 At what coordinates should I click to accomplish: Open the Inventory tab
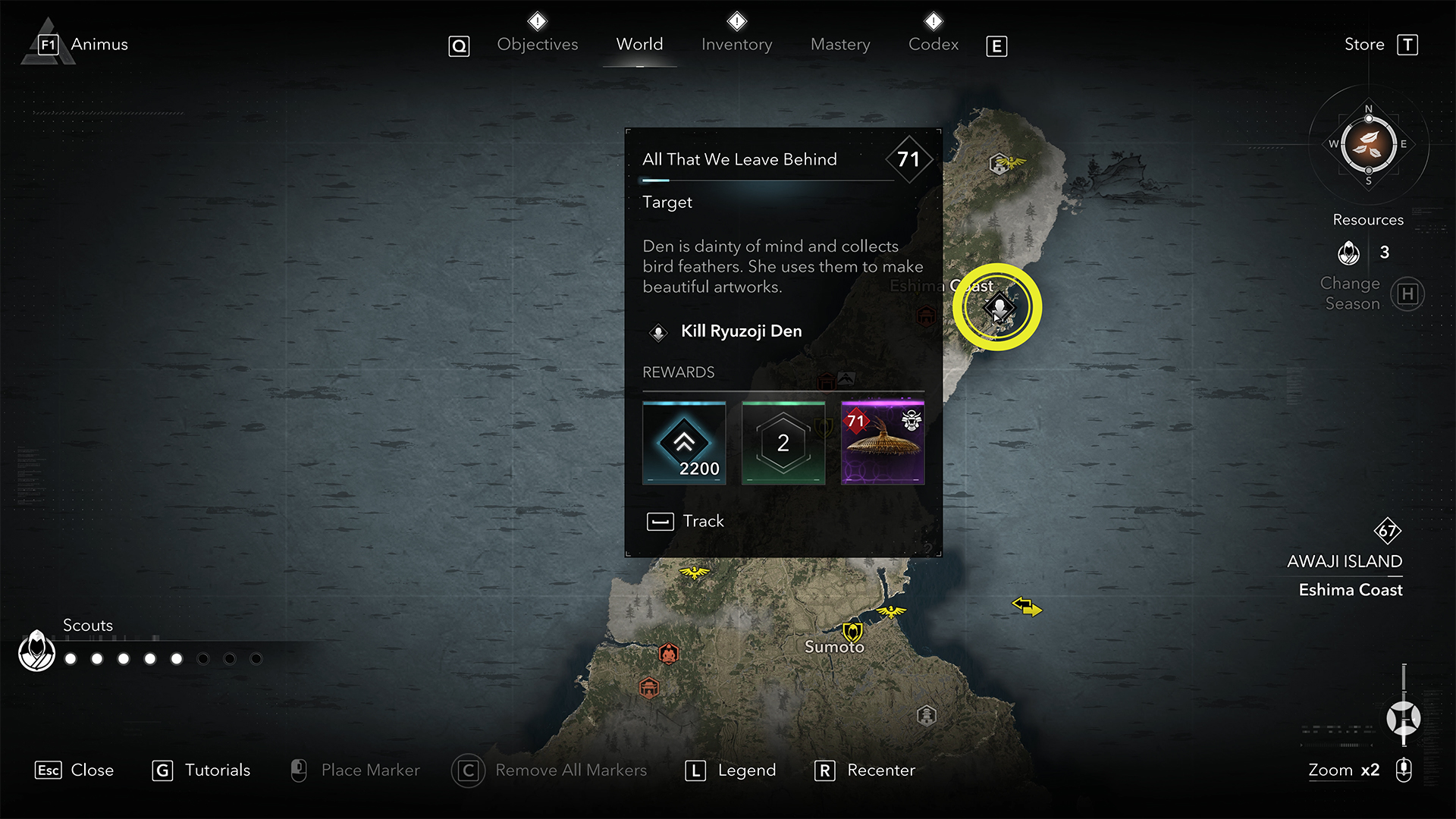click(736, 45)
